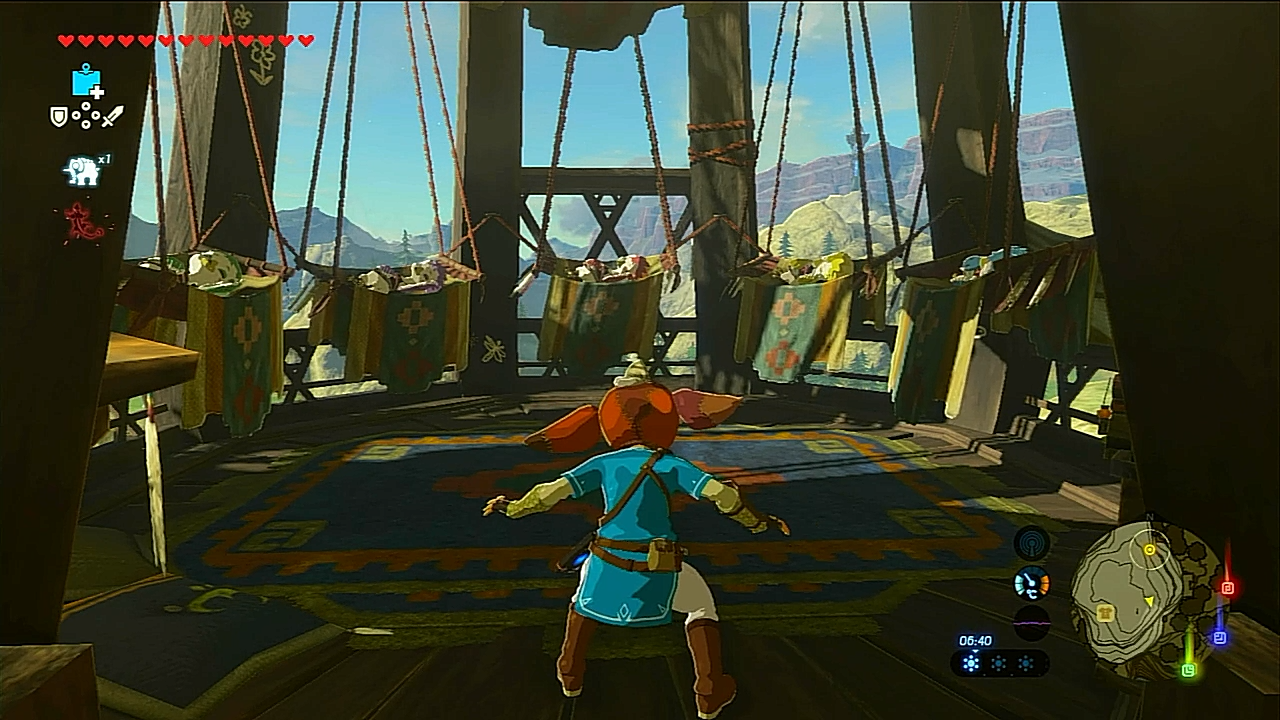Select the armor shop icon on minimap
This screenshot has height=720, width=1280.
coord(1106,614)
